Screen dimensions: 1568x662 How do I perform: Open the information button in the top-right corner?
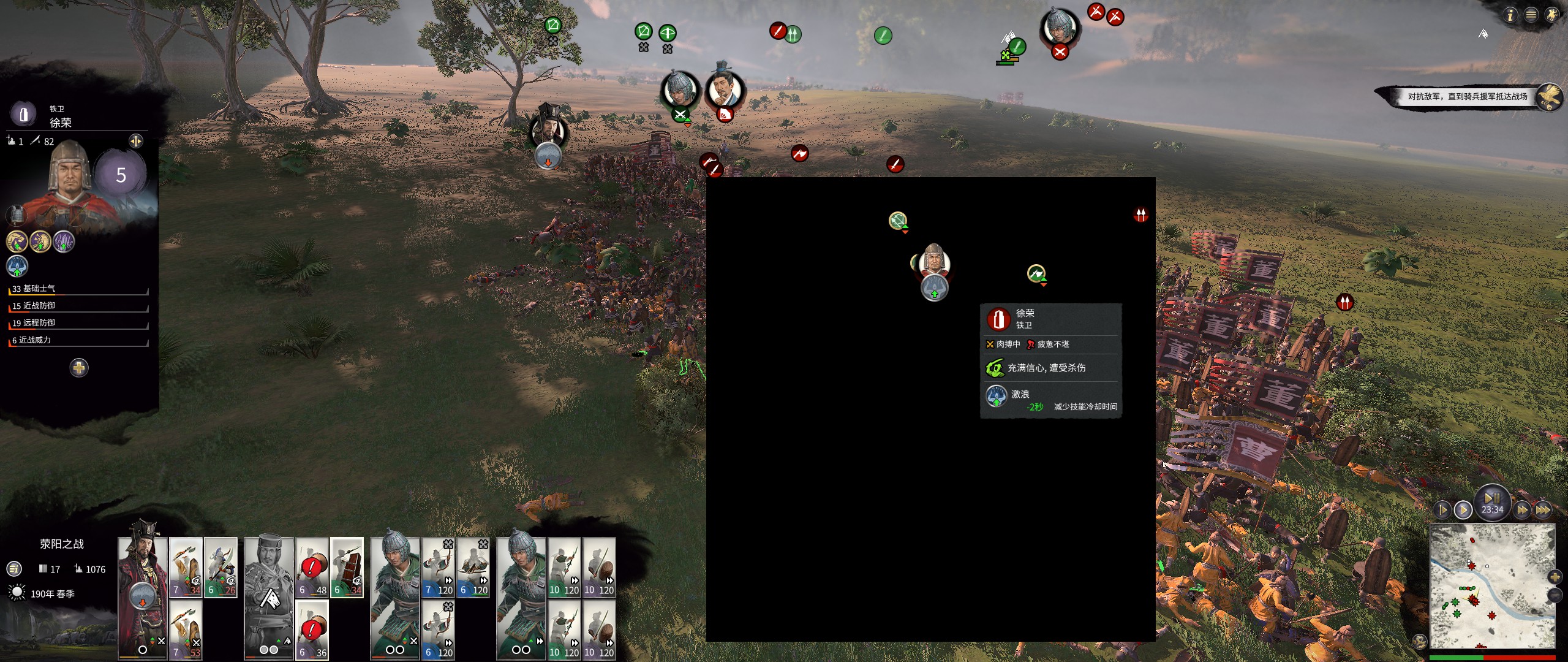[x=1510, y=15]
